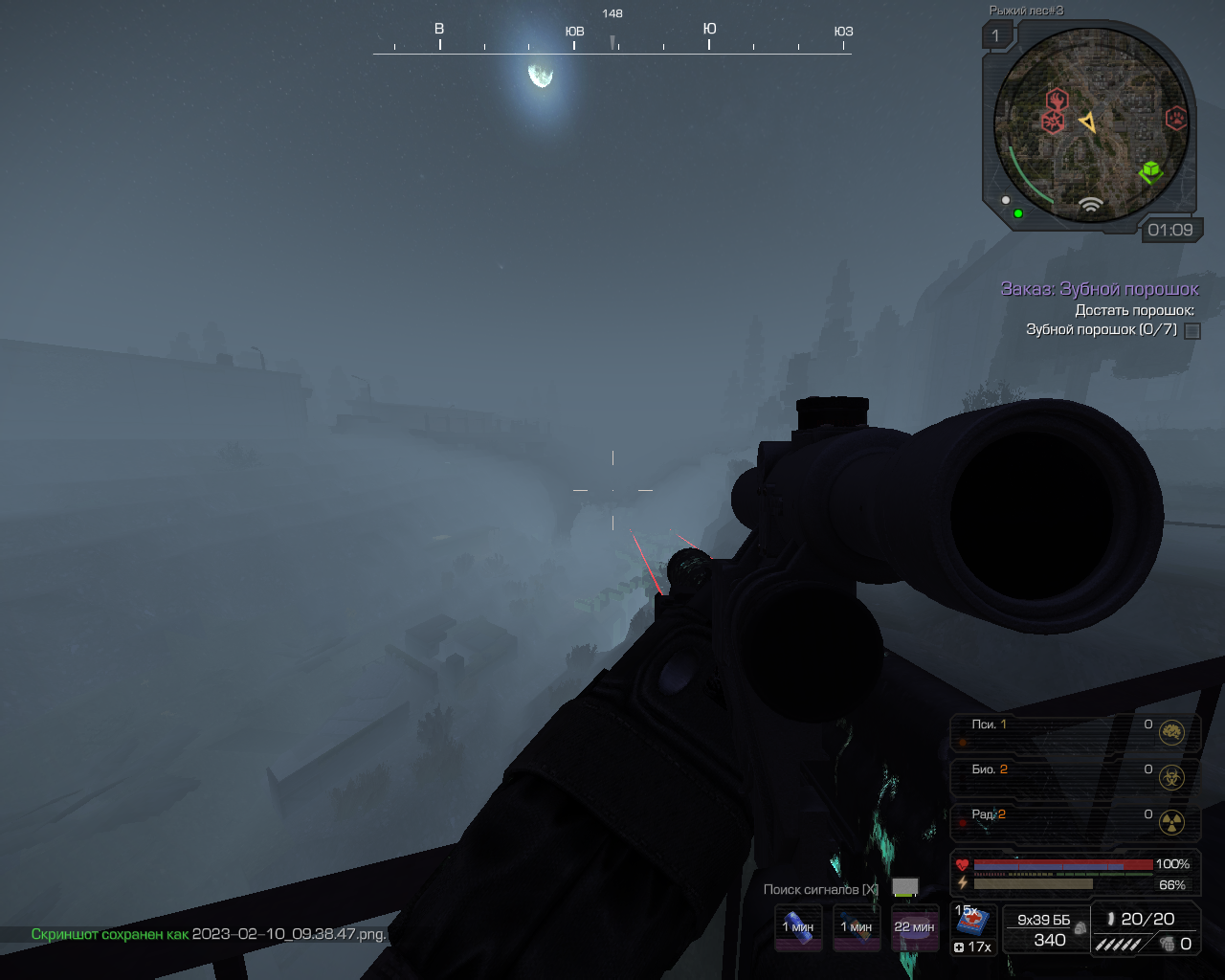The image size is (1225, 980).
Task: Click the biohazard protection icon
Action: click(x=1171, y=777)
